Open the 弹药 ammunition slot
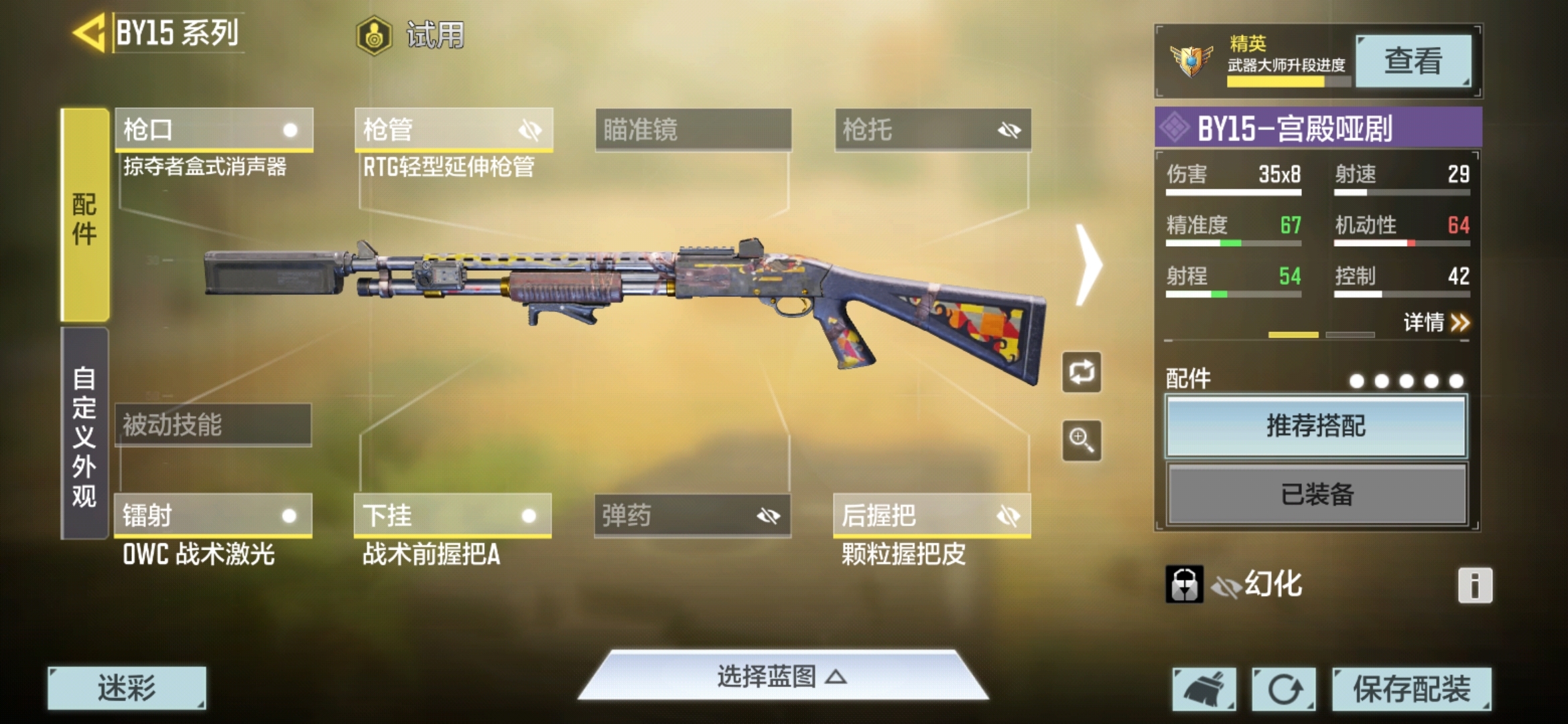 692,516
